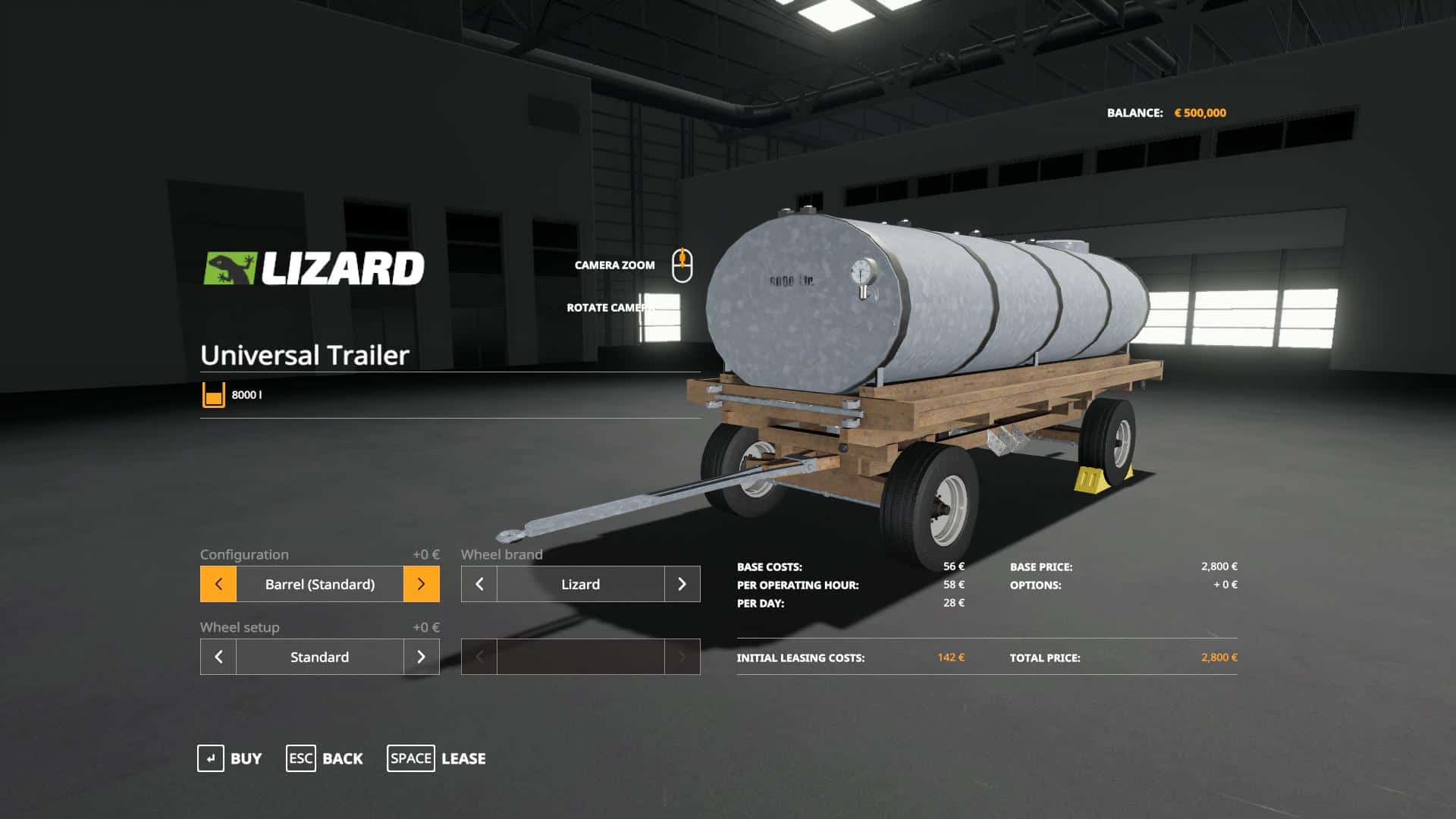
Task: Choose next Wheel setup
Action: [421, 657]
